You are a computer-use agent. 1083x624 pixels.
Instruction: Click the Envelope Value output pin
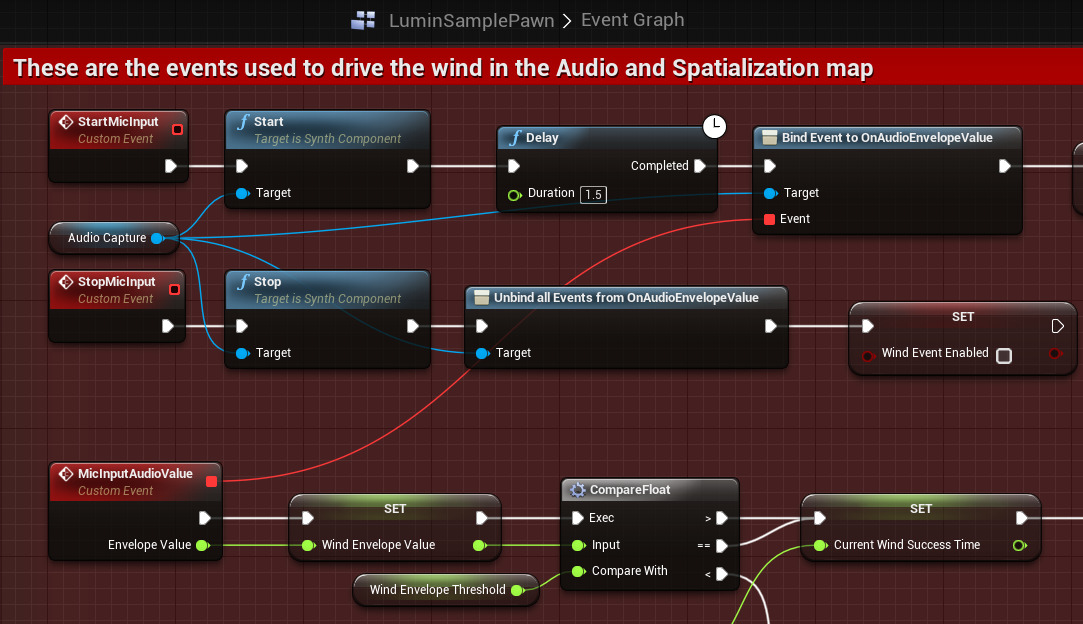point(202,545)
